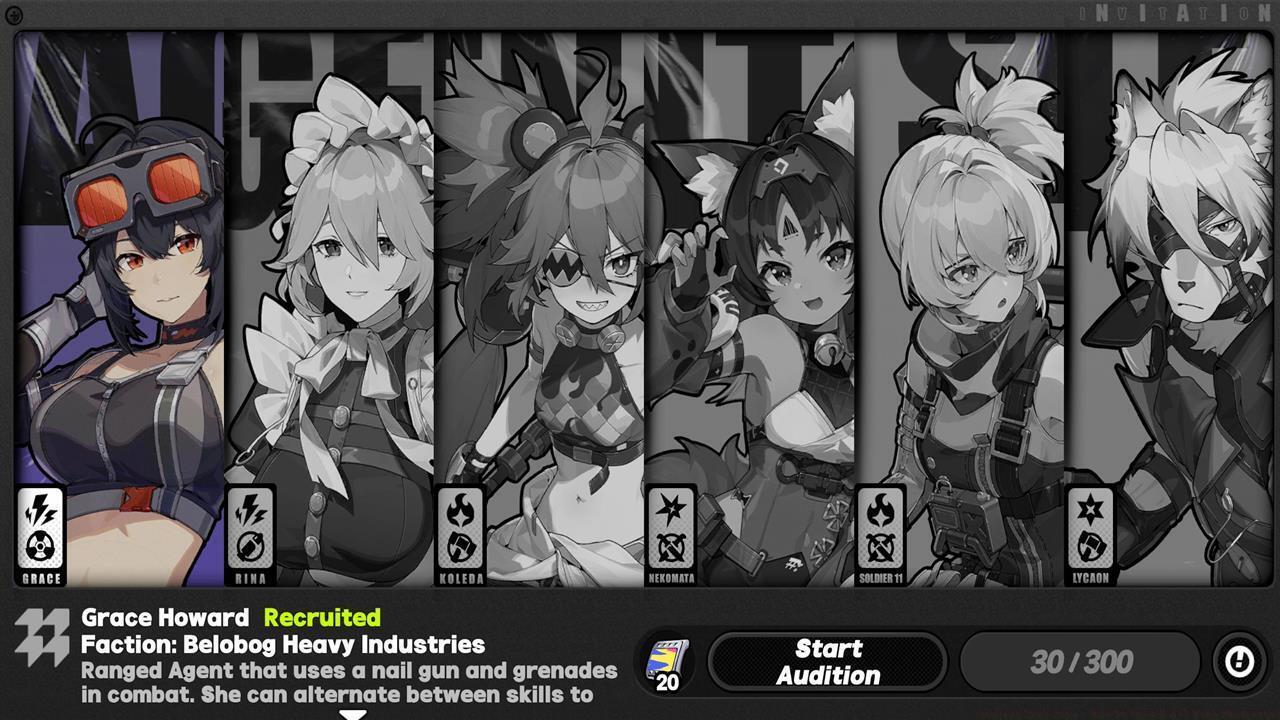
Task: Click the zigzag faction emblem beside Grace Howard's name
Action: pyautogui.click(x=42, y=632)
